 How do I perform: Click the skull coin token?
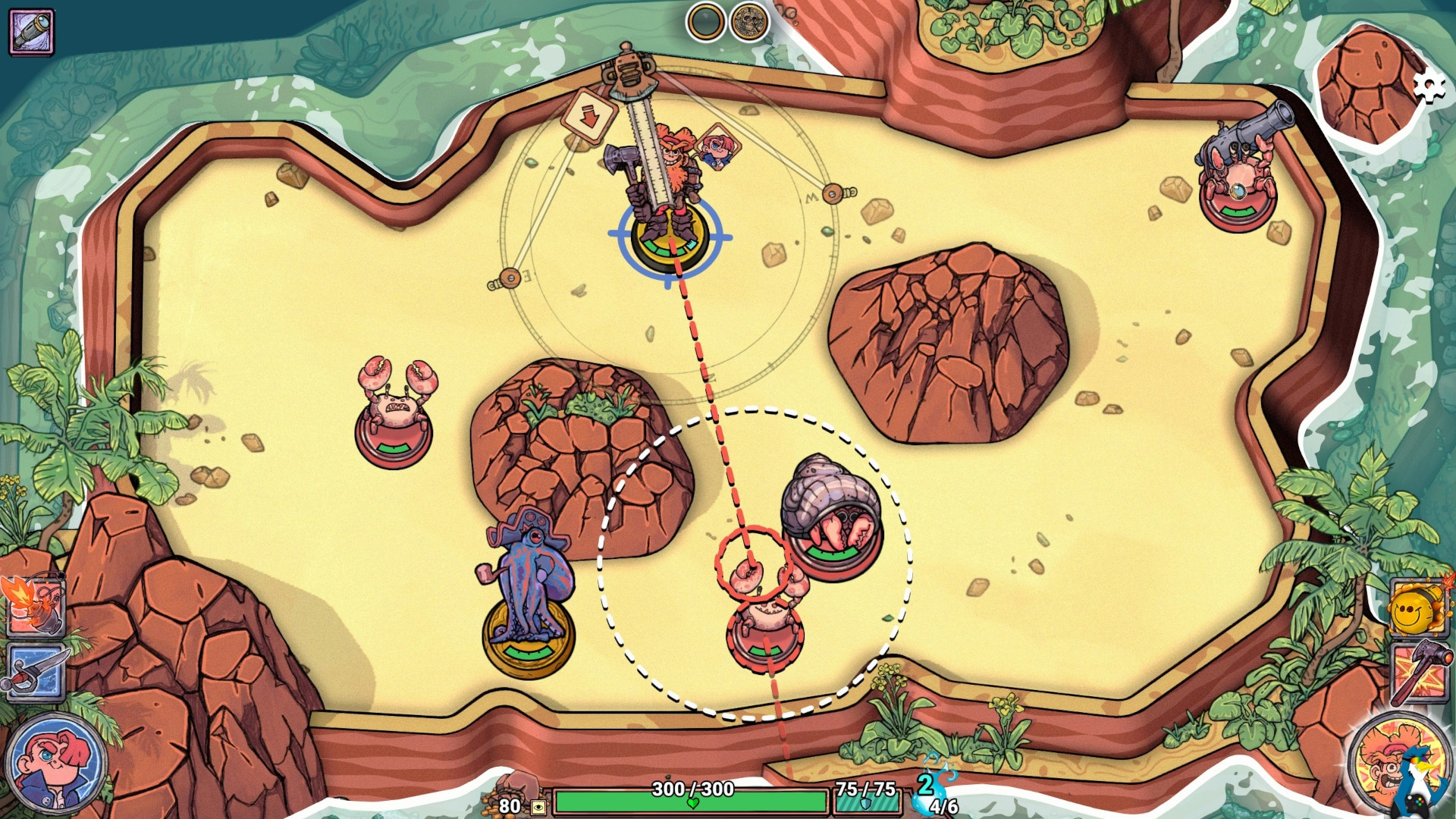point(748,22)
